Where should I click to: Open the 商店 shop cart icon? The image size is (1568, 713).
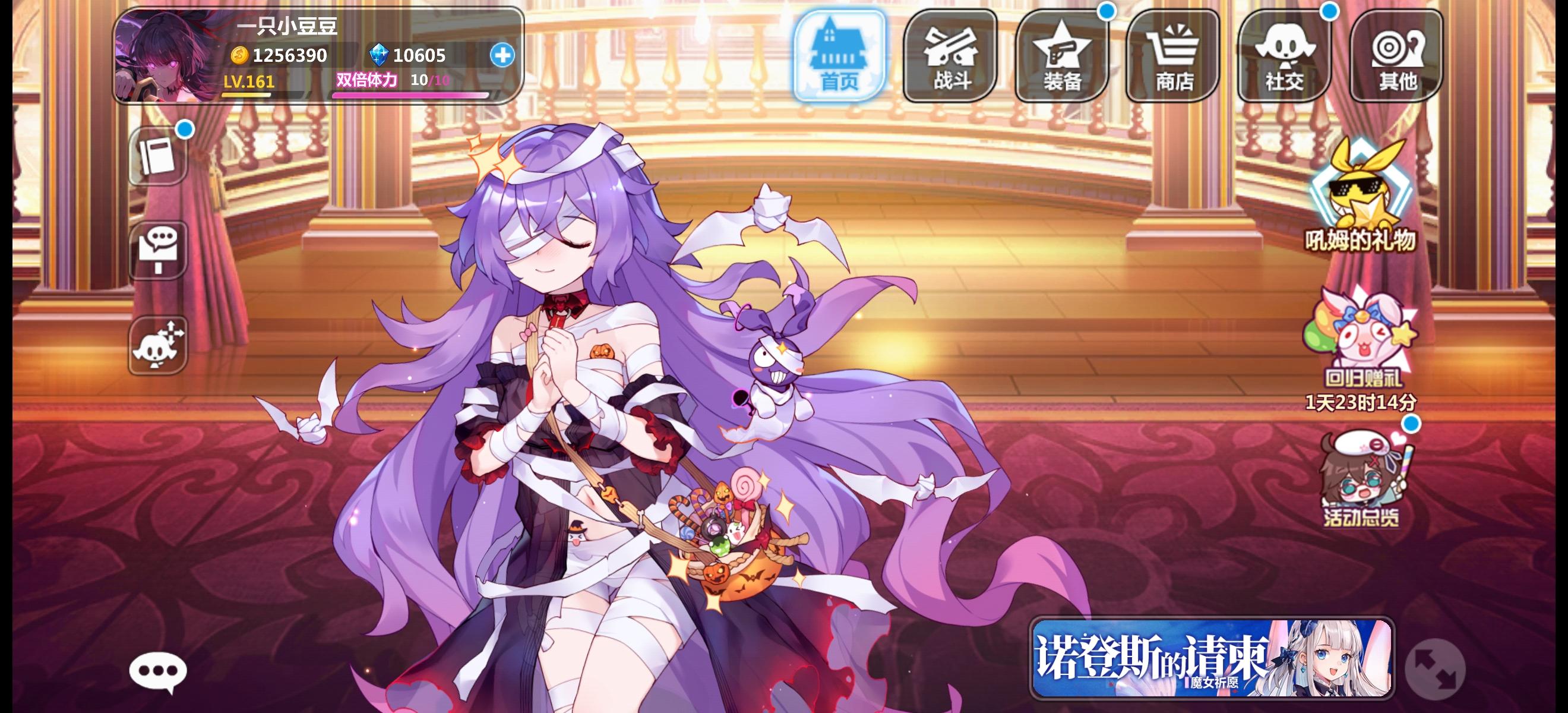(1172, 55)
